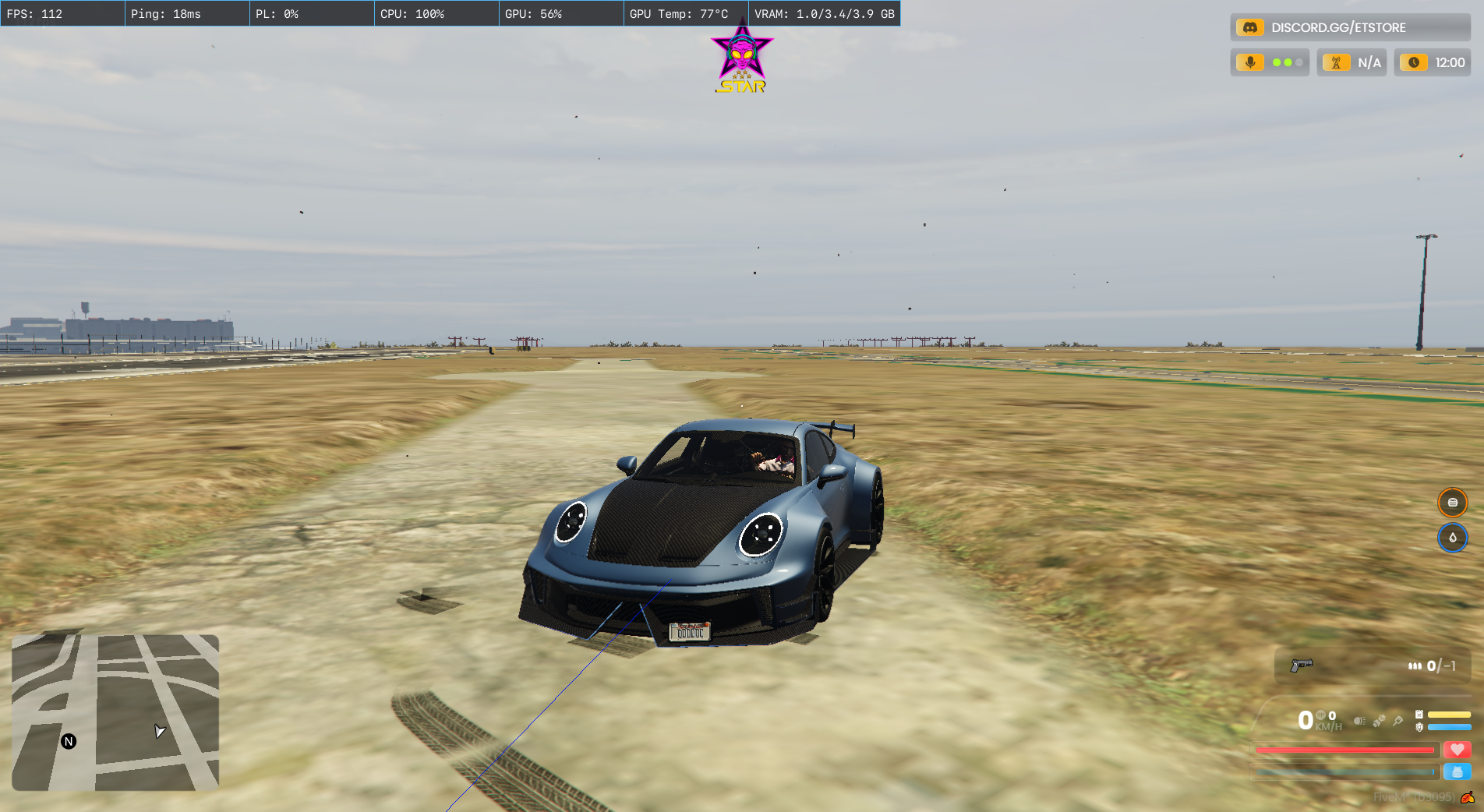The height and width of the screenshot is (812, 1484).
Task: Click the FiveM snail logo icon
Action: [1468, 797]
